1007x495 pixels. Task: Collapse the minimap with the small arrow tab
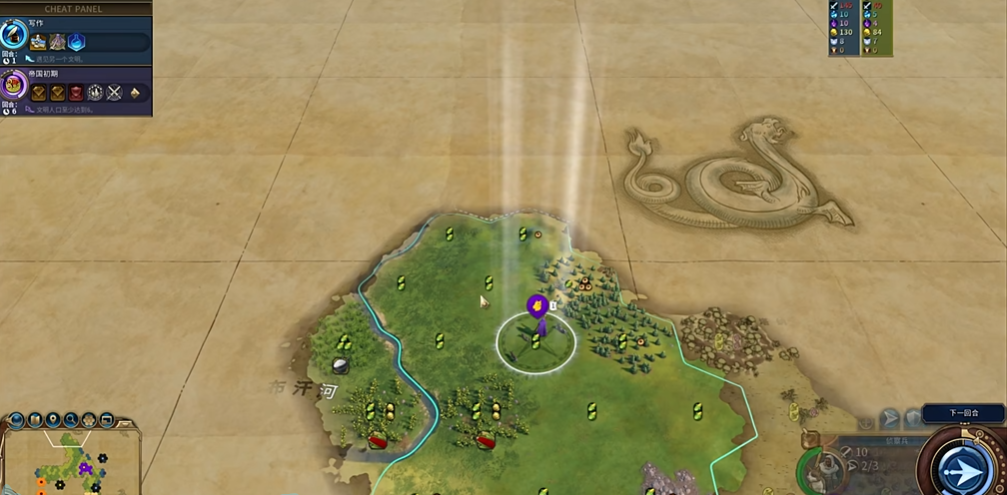coord(127,421)
